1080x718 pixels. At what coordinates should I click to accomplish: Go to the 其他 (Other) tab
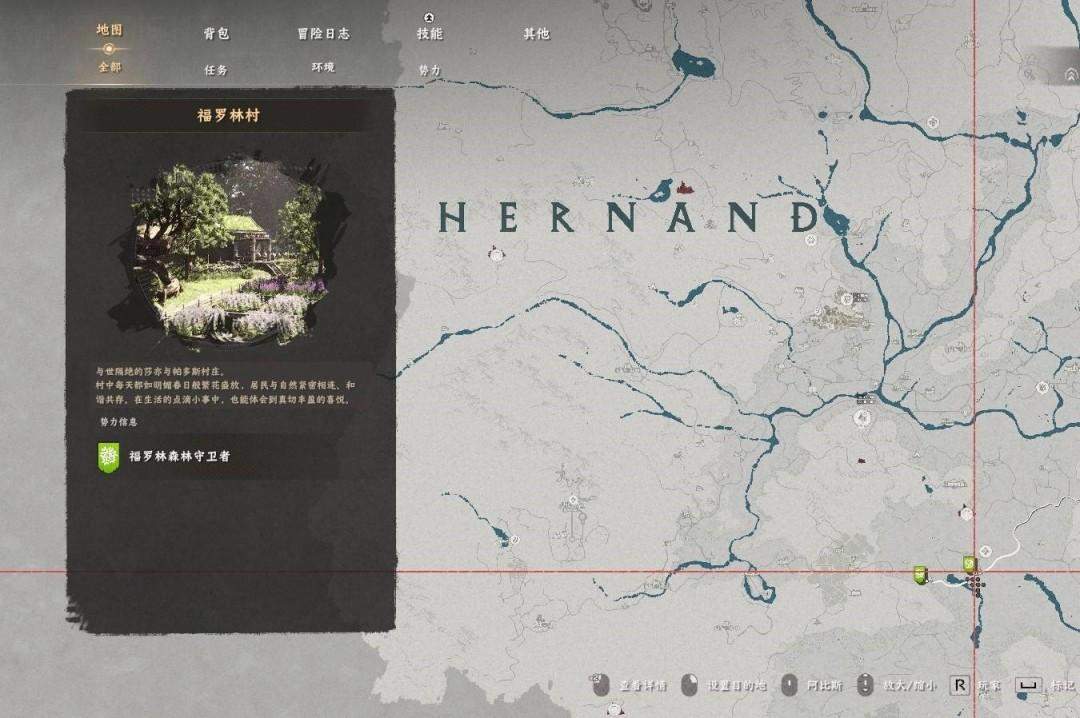(536, 33)
